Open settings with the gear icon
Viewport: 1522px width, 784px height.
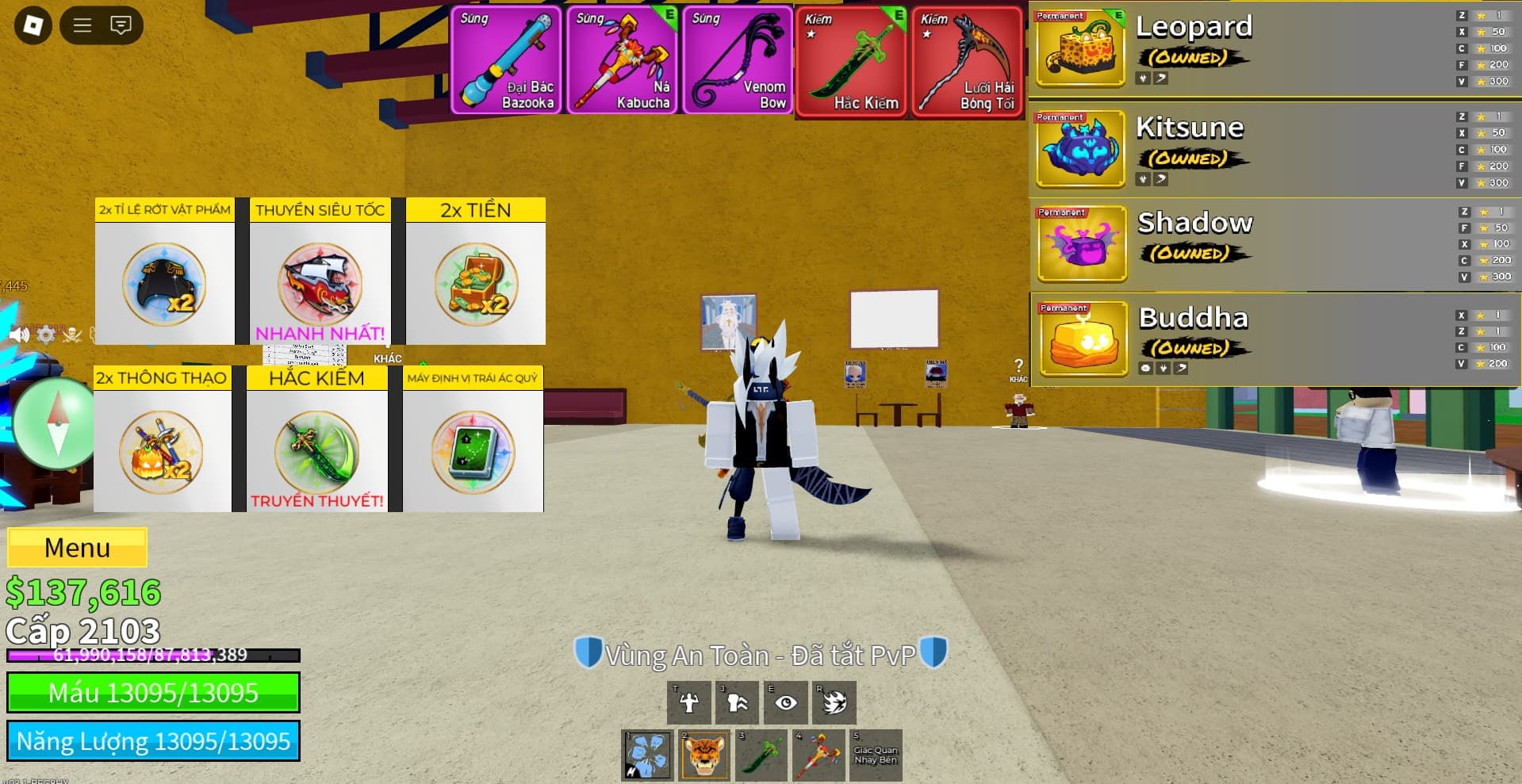46,335
